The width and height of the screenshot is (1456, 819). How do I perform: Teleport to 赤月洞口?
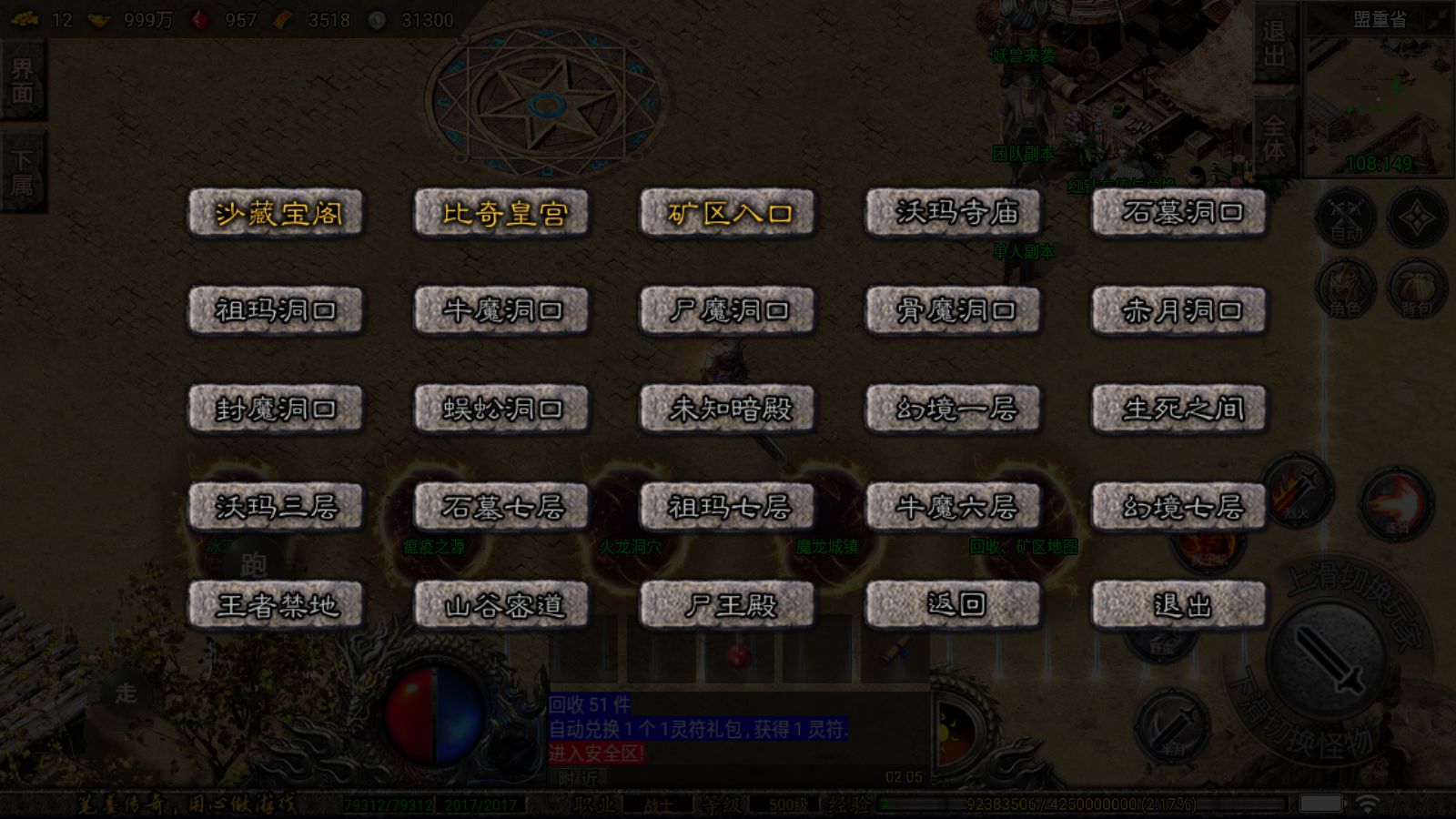(x=1179, y=311)
